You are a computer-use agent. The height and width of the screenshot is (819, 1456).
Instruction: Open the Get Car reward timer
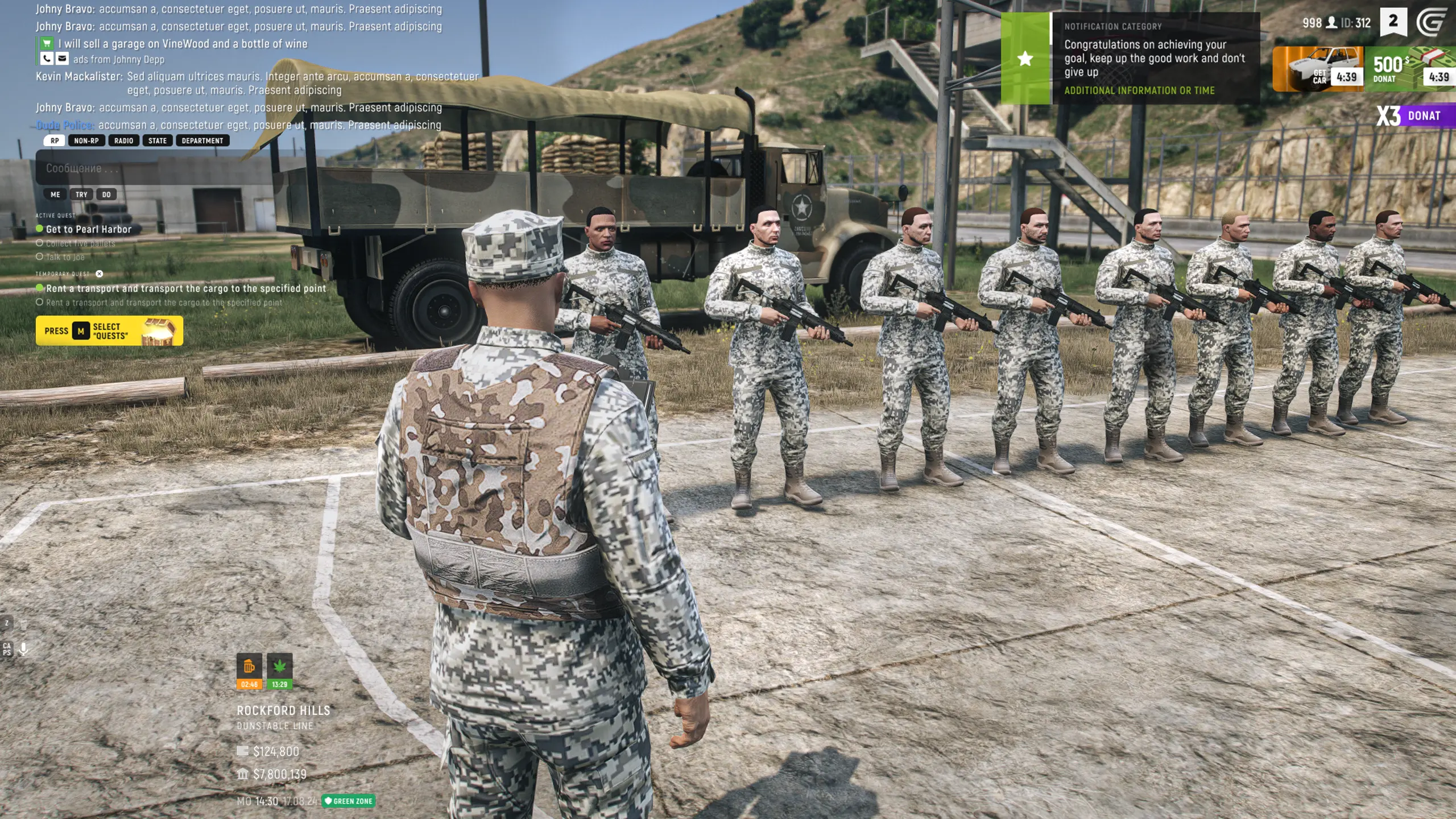tap(1318, 69)
